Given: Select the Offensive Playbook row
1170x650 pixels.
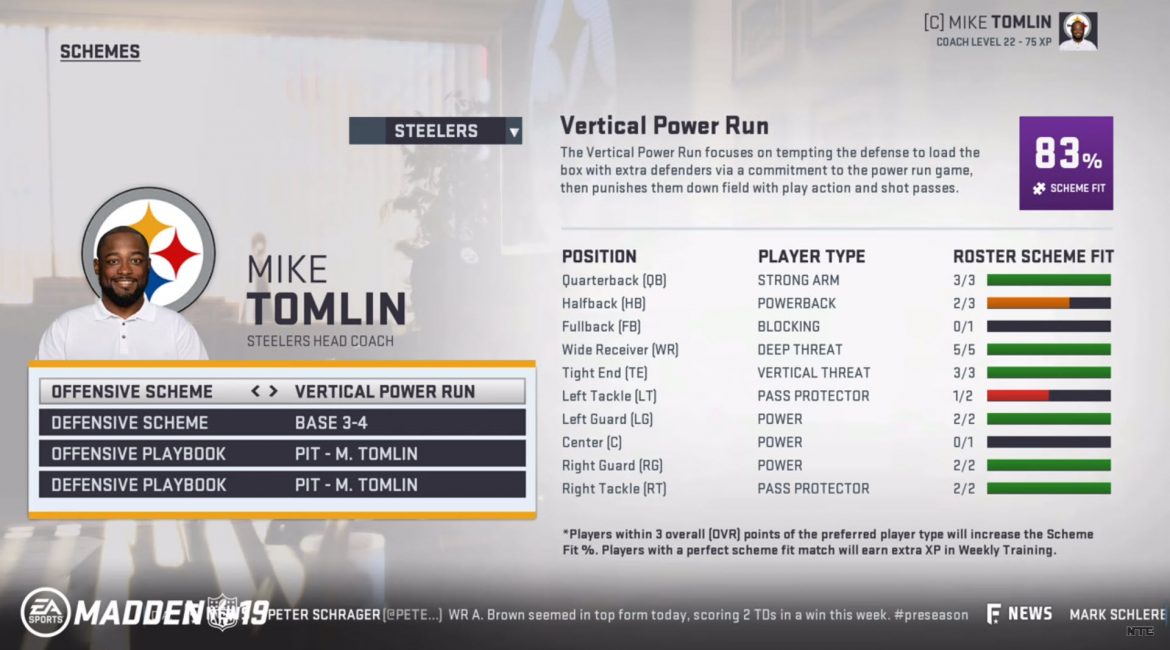Looking at the screenshot, I should coord(282,453).
